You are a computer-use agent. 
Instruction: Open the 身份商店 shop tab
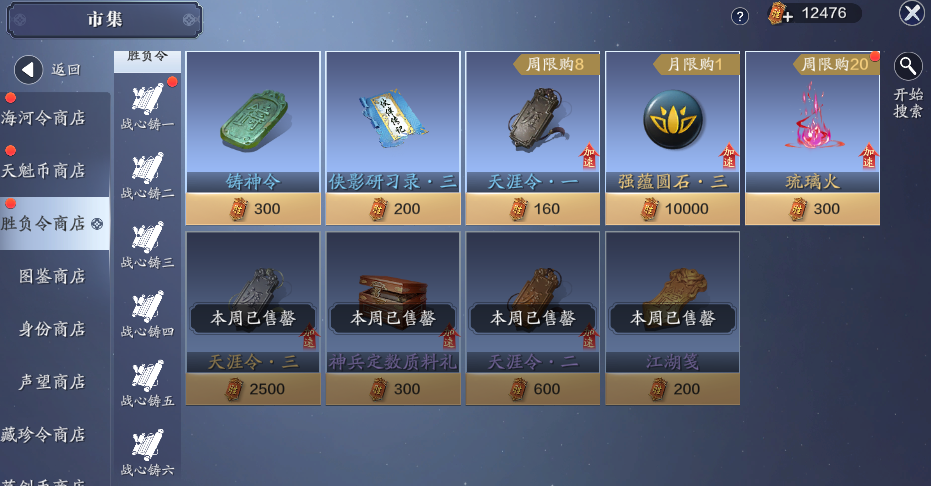point(52,329)
